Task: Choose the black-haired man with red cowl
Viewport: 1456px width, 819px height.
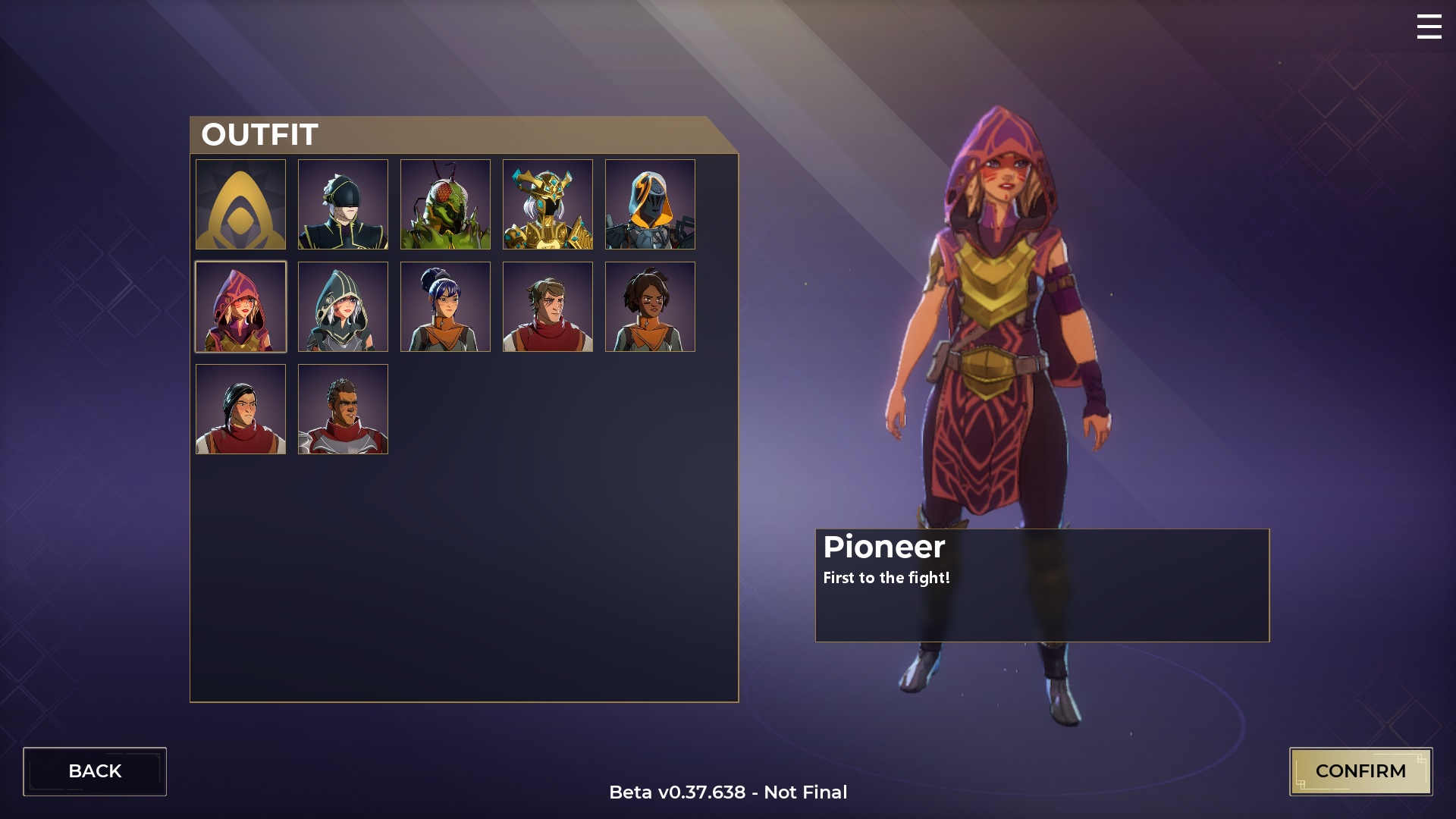Action: click(x=240, y=409)
